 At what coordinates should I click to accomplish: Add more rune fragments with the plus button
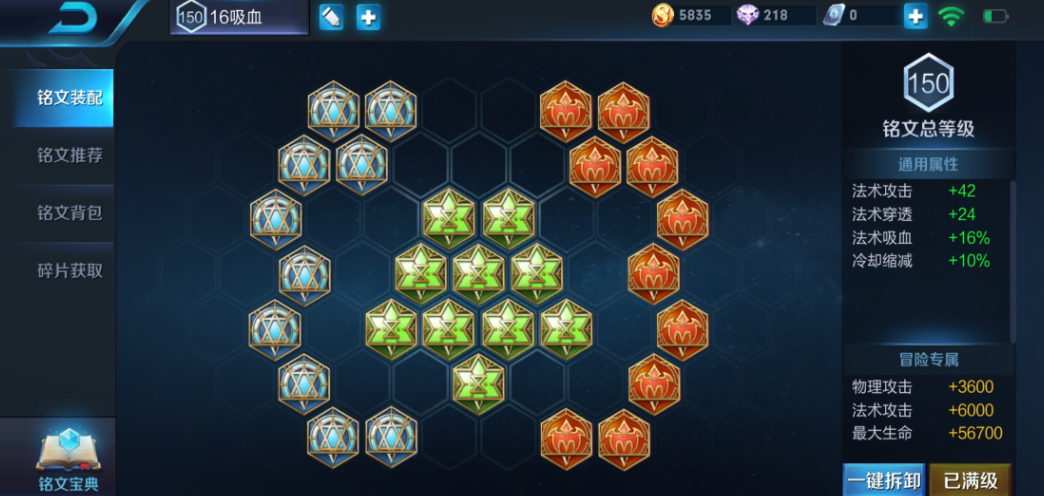pos(915,16)
